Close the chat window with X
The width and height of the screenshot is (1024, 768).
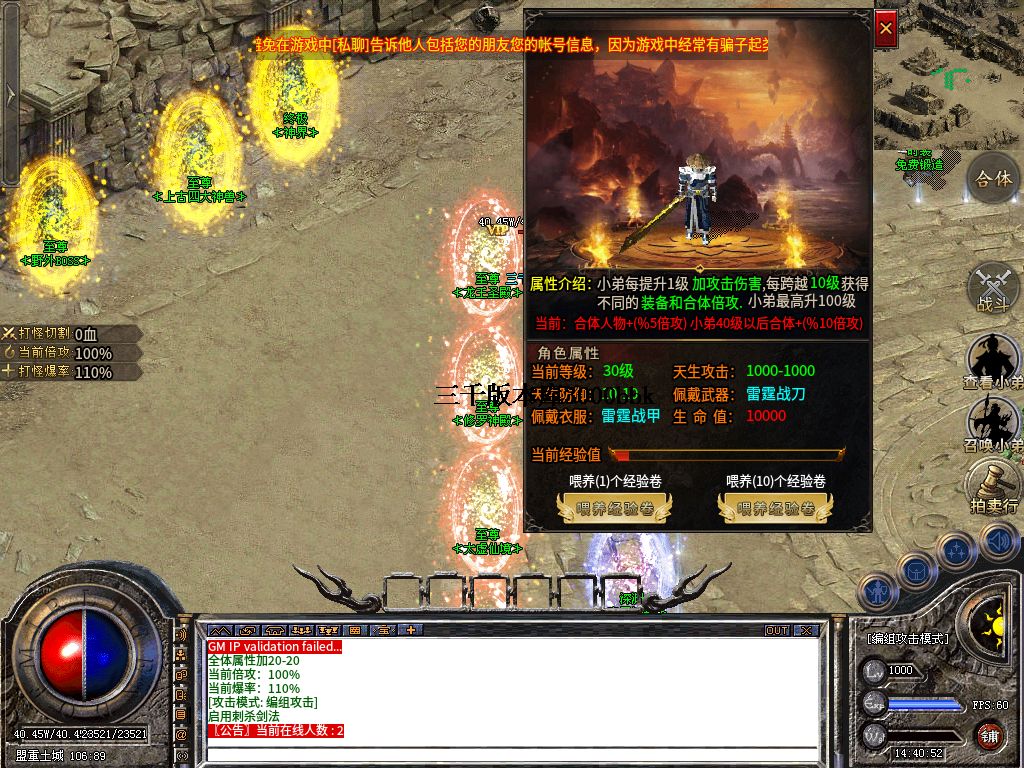[806, 631]
